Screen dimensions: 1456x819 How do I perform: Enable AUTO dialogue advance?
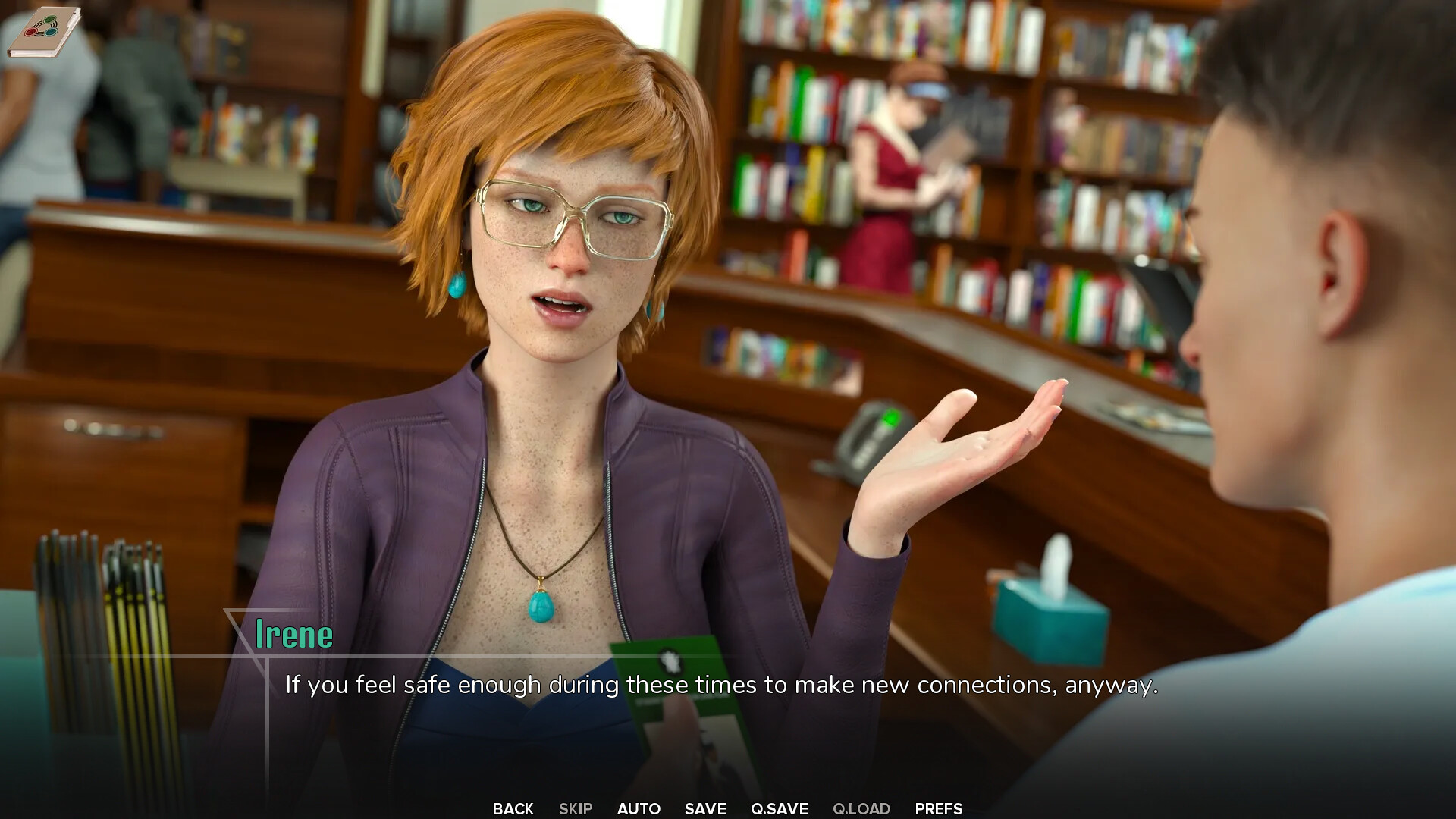pyautogui.click(x=639, y=808)
